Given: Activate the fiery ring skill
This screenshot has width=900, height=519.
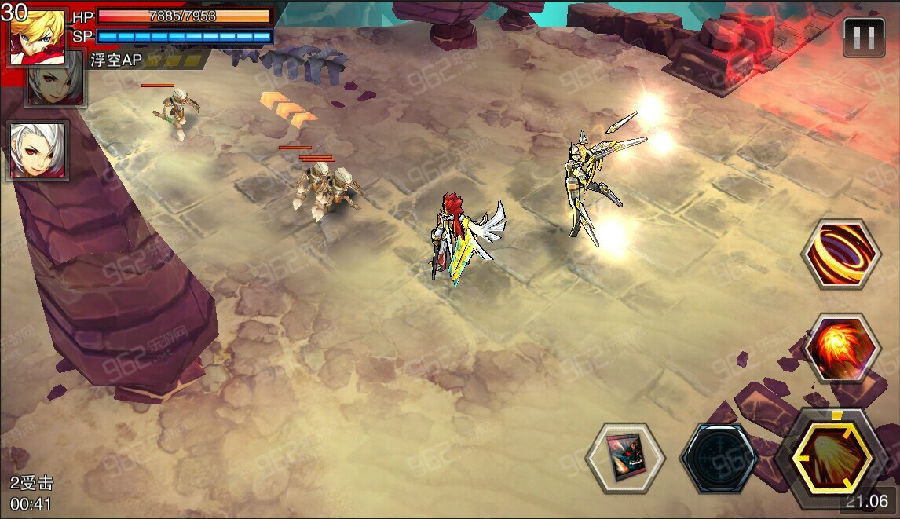Looking at the screenshot, I should [x=841, y=254].
